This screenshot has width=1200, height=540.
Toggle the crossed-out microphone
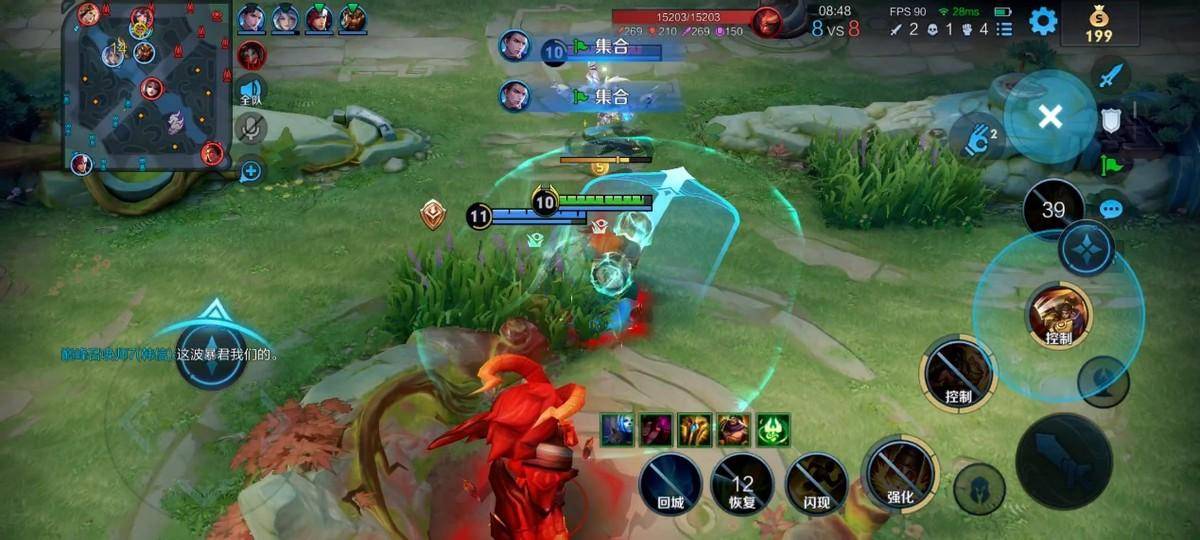click(x=250, y=128)
